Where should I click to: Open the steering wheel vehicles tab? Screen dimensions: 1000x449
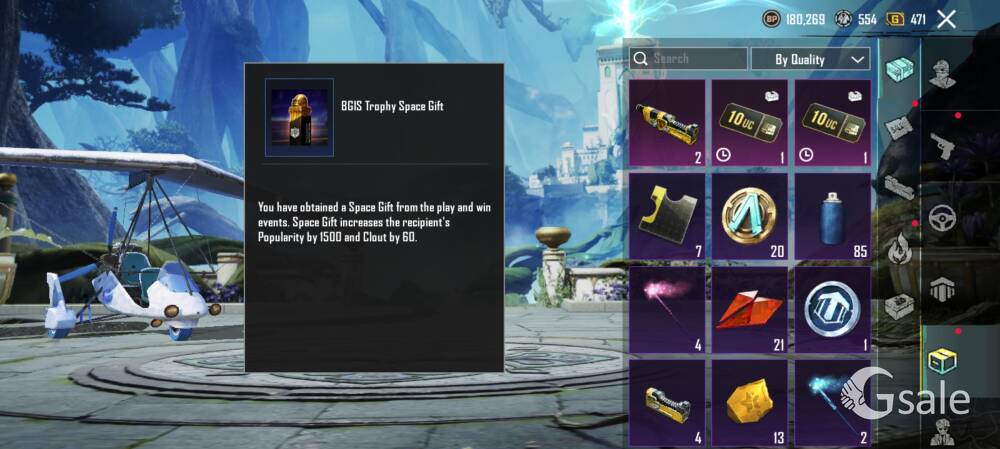pyautogui.click(x=941, y=217)
